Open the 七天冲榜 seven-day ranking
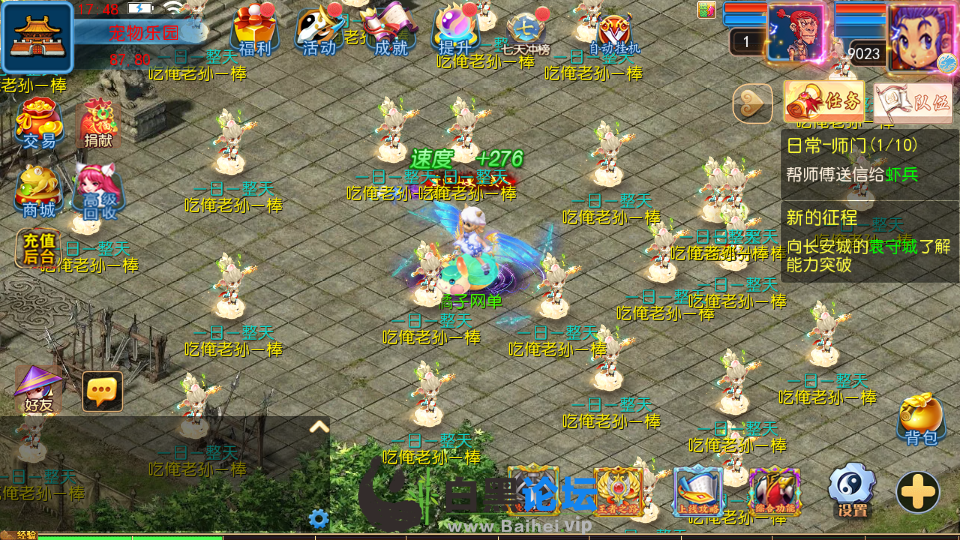 [x=526, y=32]
